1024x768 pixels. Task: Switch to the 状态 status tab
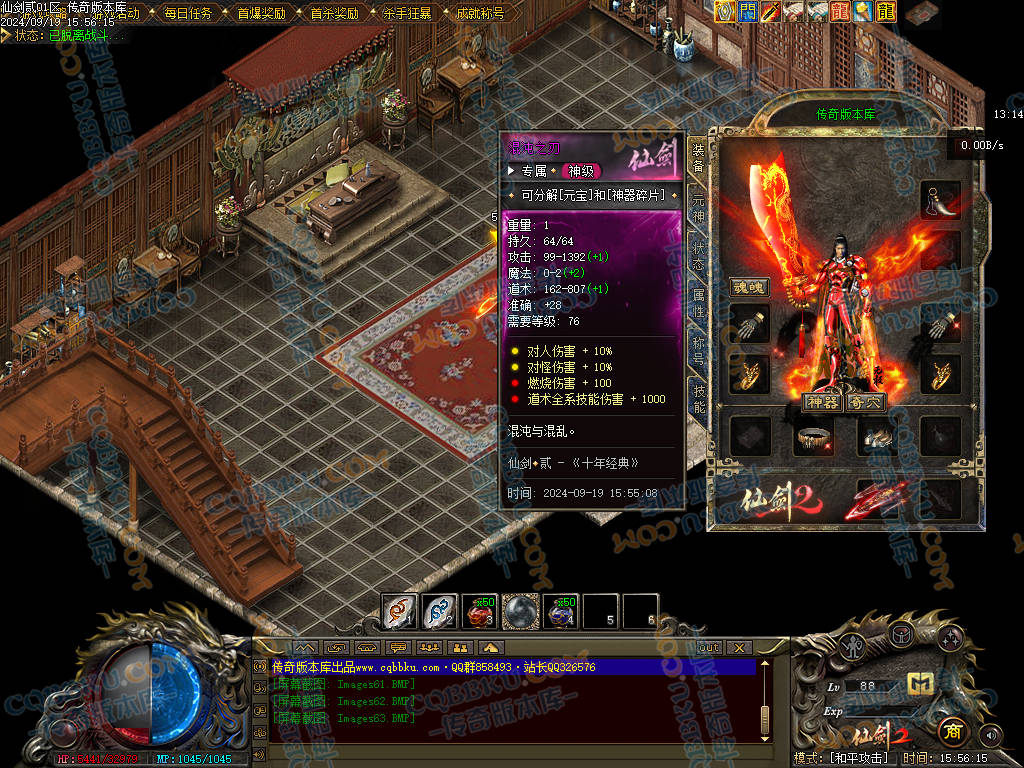click(698, 255)
